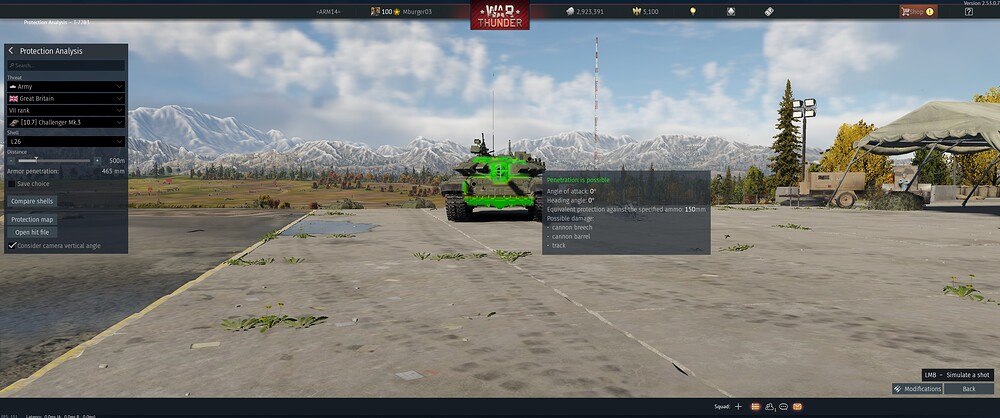Open the help question mark icon

(x=968, y=12)
